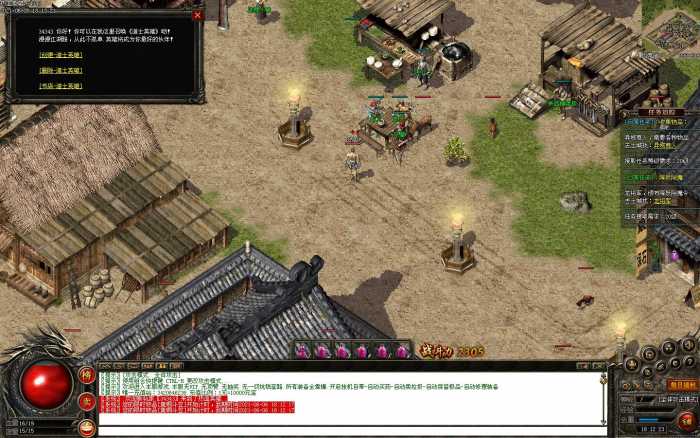Close the hero summon dialogue window

[197, 15]
